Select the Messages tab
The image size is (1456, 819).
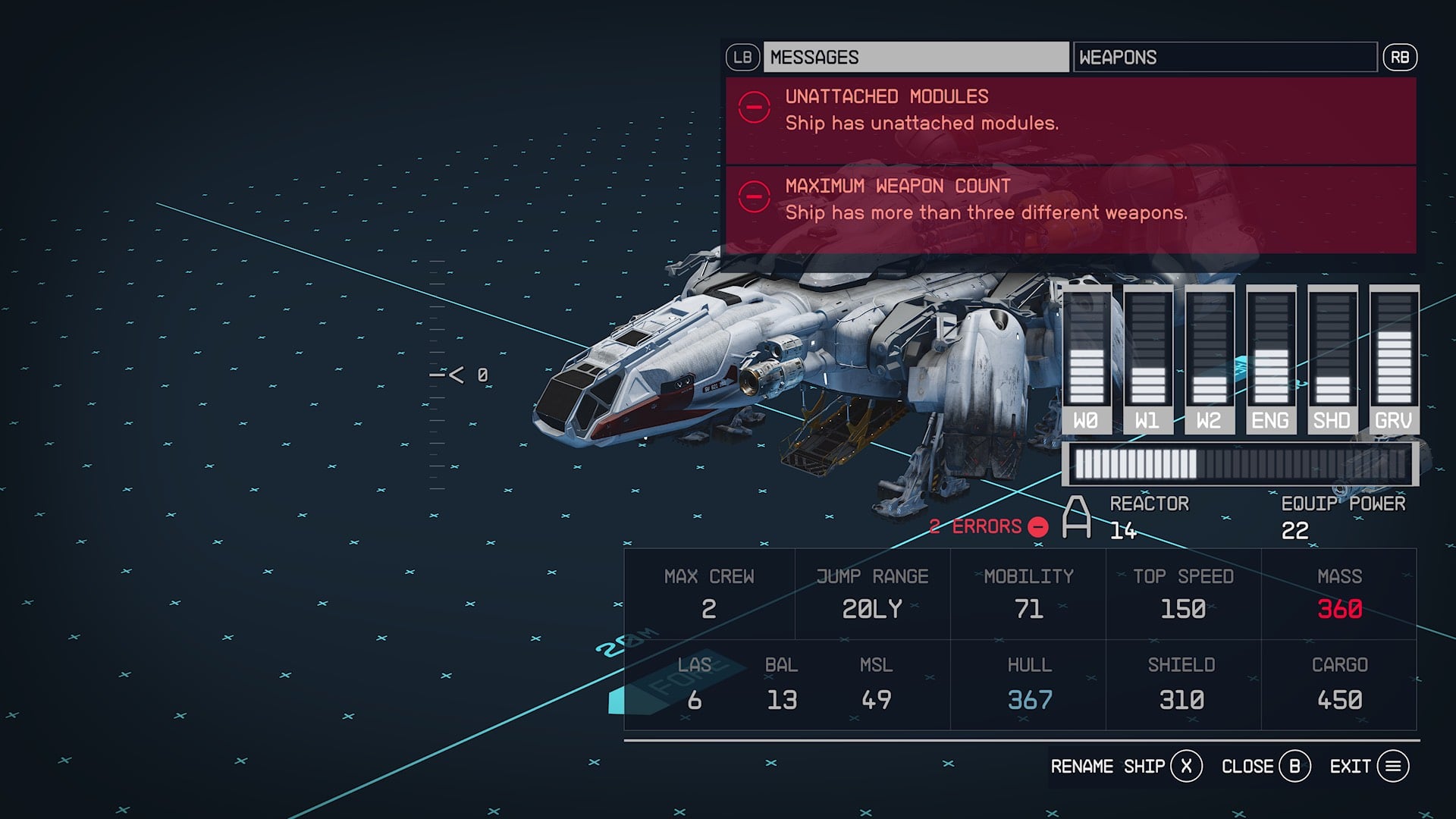pyautogui.click(x=915, y=58)
